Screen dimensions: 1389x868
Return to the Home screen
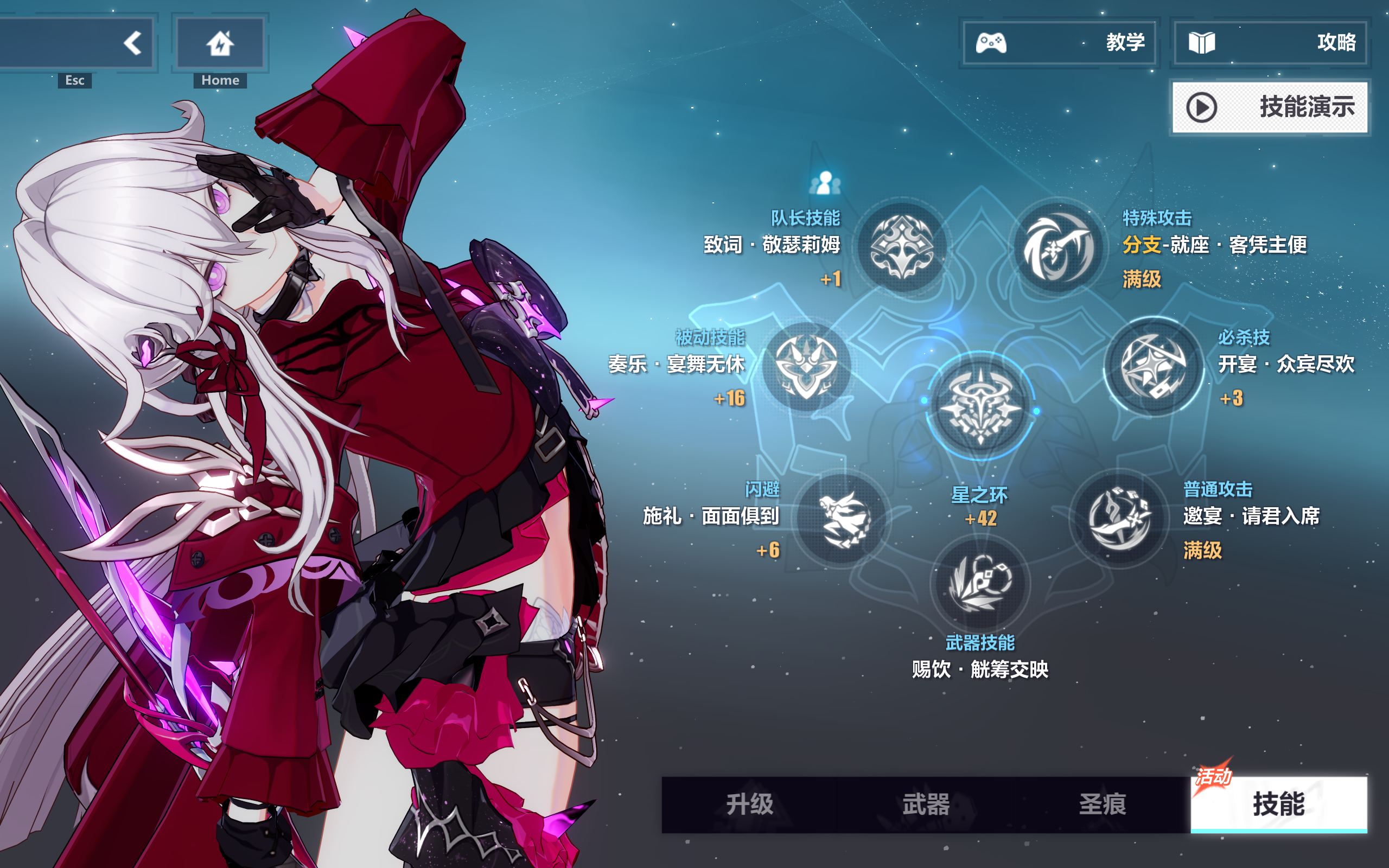point(220,43)
